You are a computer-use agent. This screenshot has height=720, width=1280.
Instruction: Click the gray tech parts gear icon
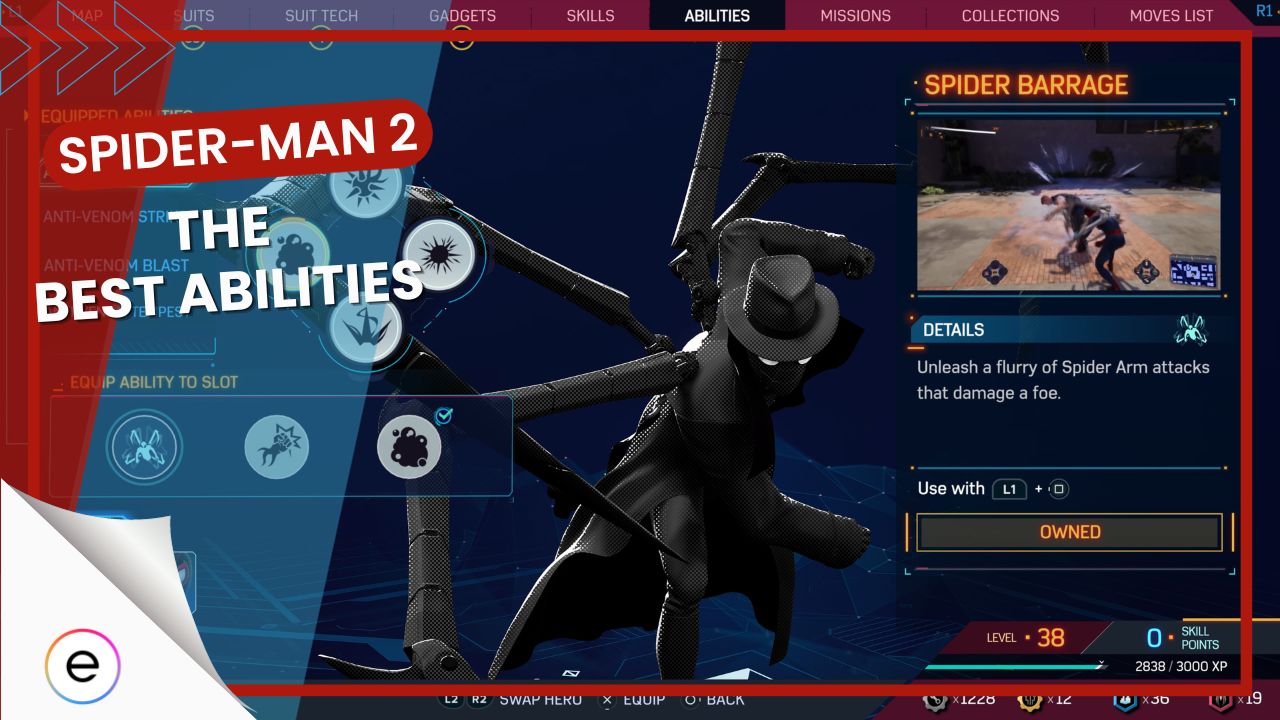[x=935, y=699]
